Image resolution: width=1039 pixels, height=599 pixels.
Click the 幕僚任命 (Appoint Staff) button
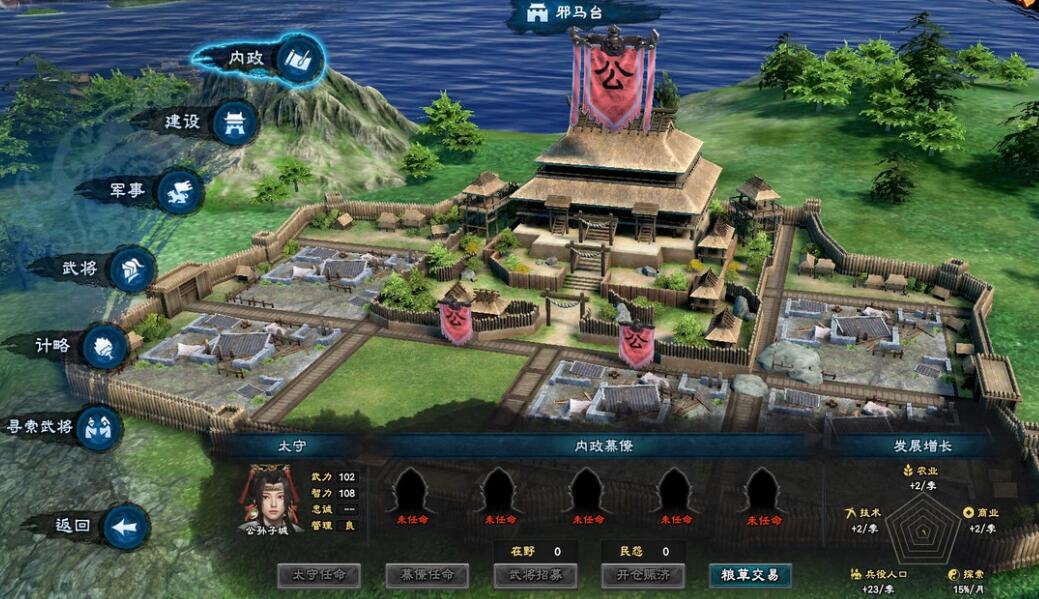427,575
